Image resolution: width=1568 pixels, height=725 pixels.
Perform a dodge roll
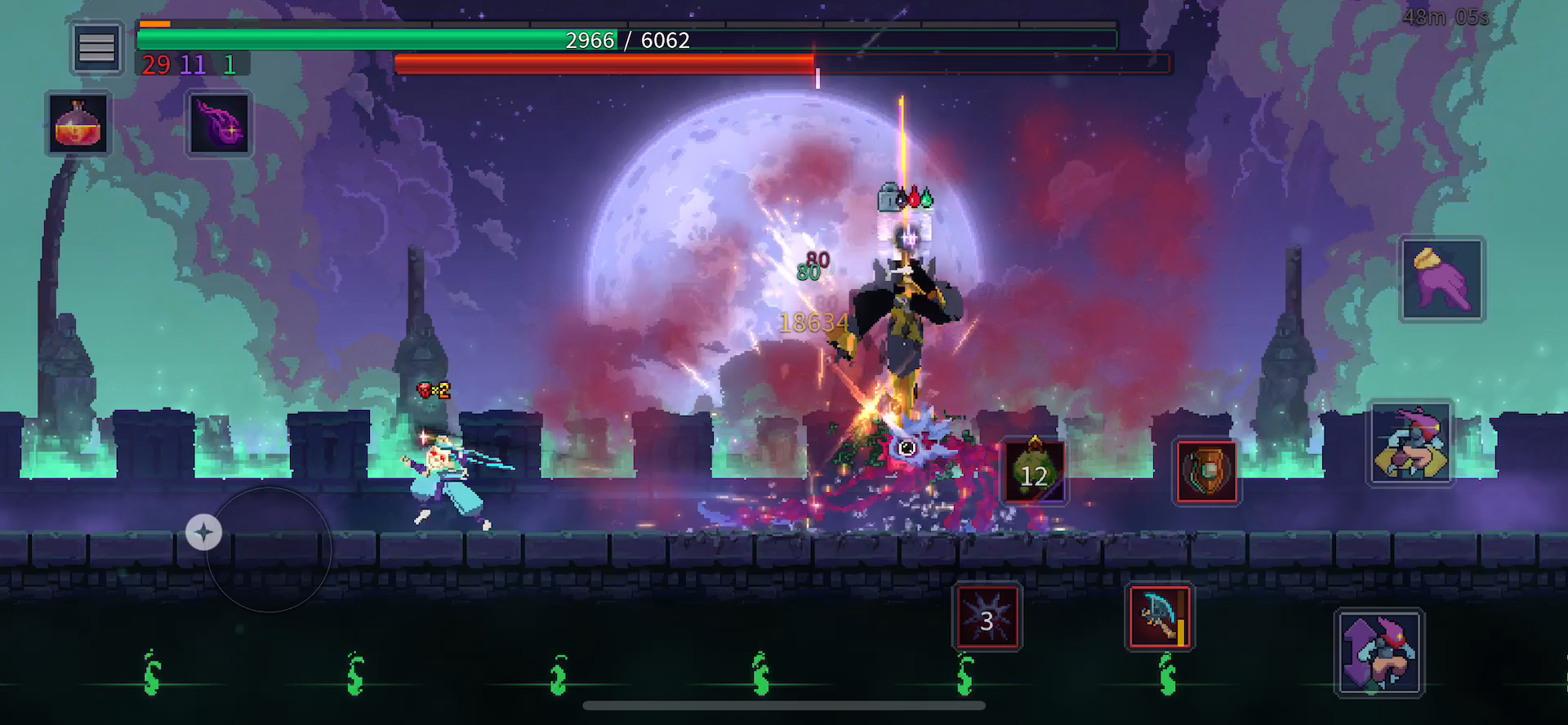coord(1411,443)
